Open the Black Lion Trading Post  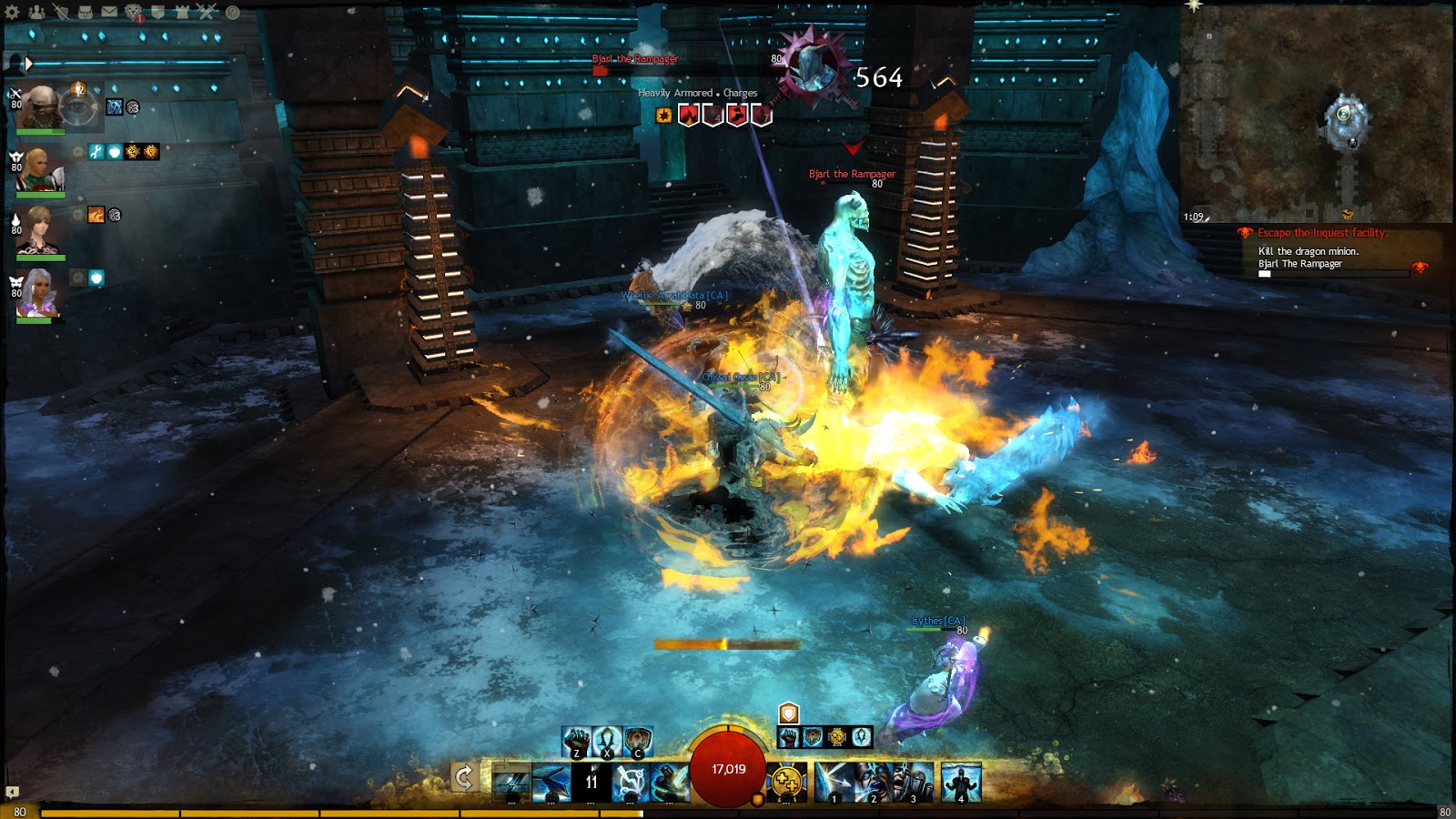click(x=134, y=12)
